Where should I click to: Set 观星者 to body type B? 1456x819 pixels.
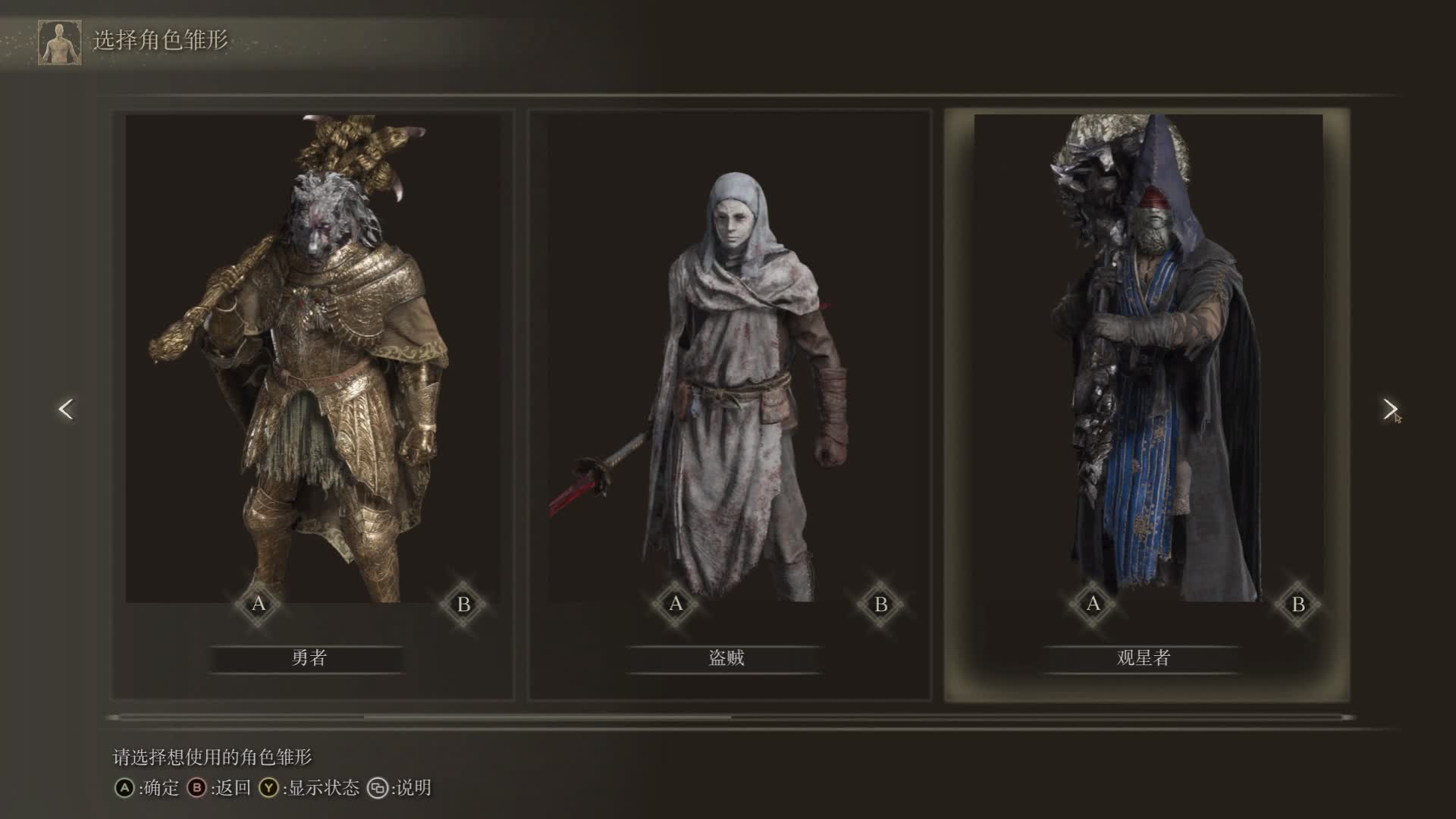[x=1298, y=604]
